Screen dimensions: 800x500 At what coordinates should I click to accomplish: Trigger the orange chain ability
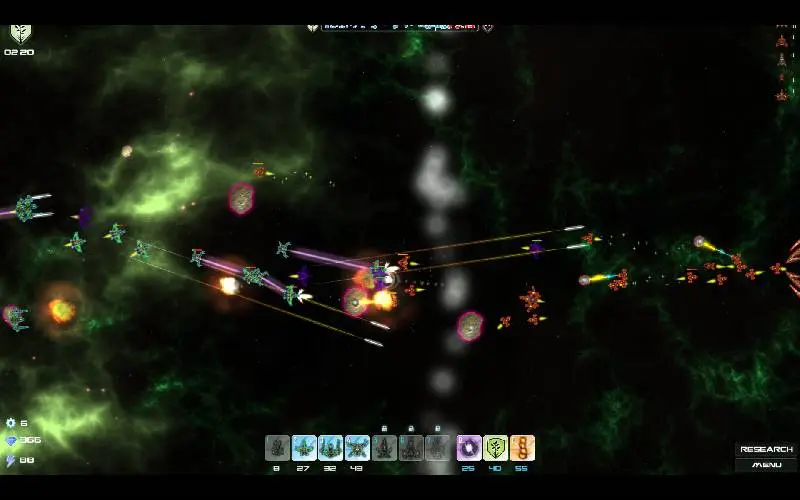pos(522,448)
